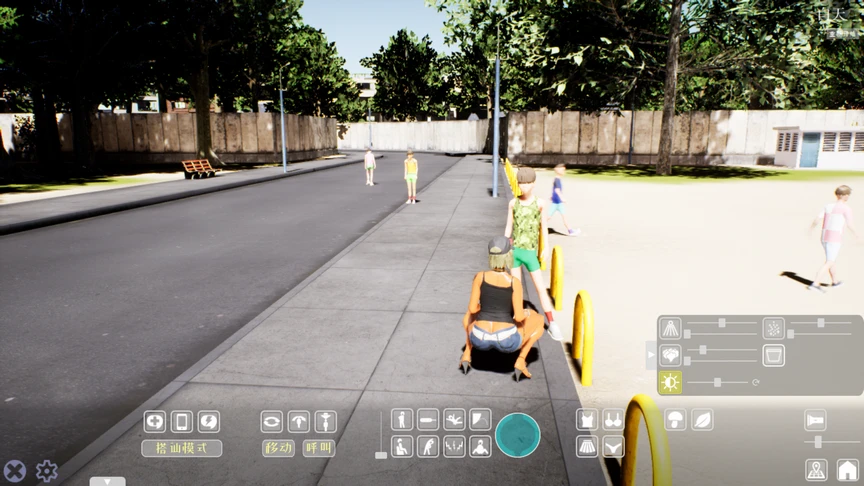Collapse the weather panel with the arrow tab

pyautogui.click(x=652, y=354)
